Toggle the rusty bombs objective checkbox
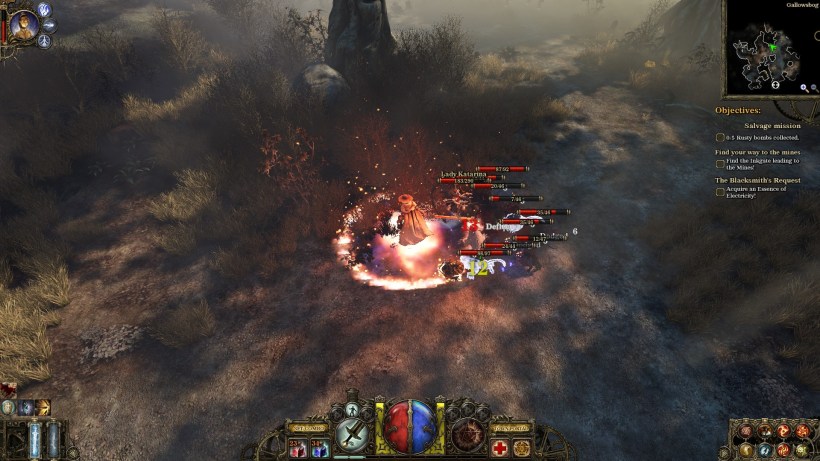The height and width of the screenshot is (461, 820). pos(720,137)
